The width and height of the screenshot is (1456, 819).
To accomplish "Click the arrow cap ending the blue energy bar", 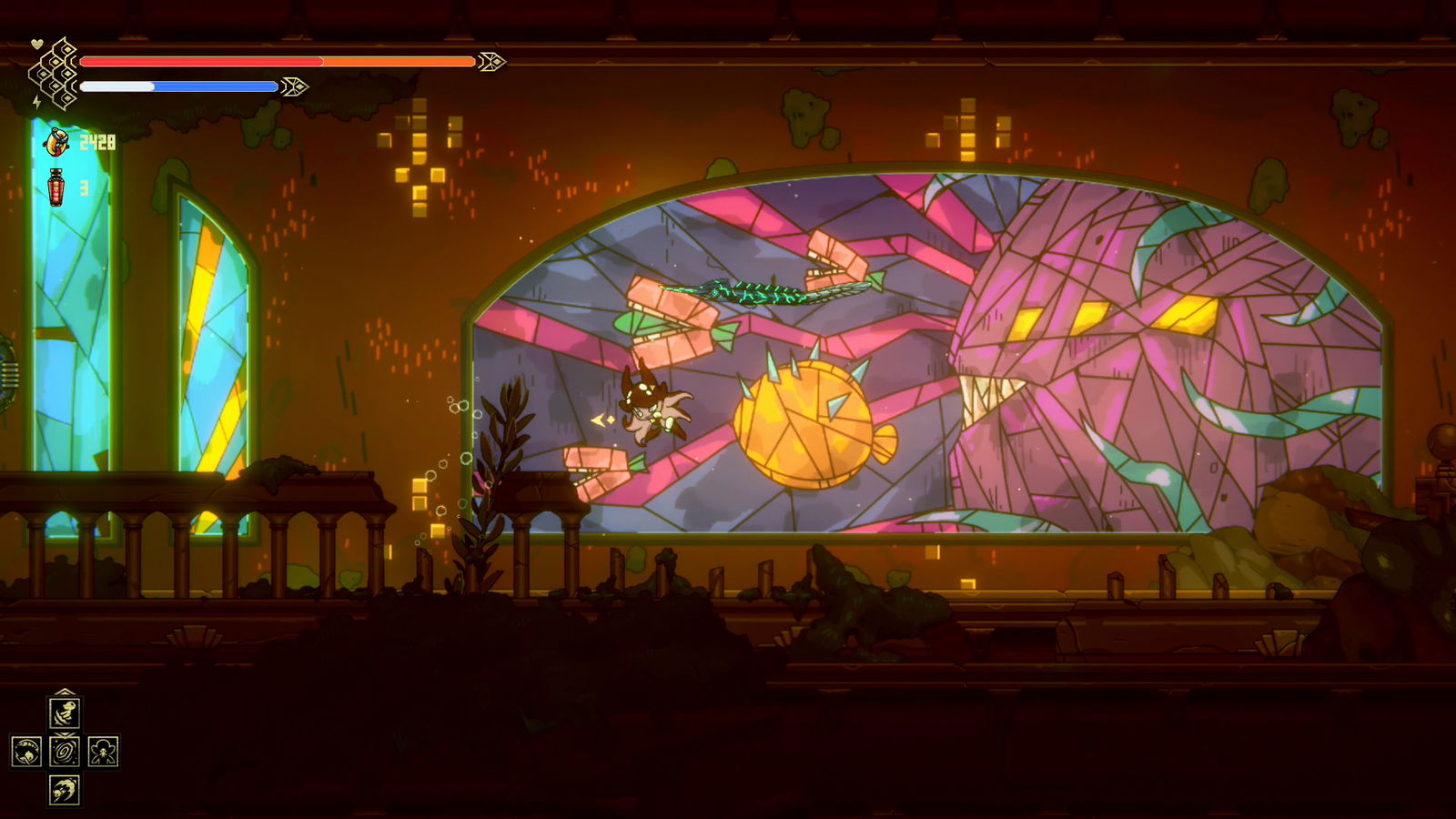I will (295, 86).
